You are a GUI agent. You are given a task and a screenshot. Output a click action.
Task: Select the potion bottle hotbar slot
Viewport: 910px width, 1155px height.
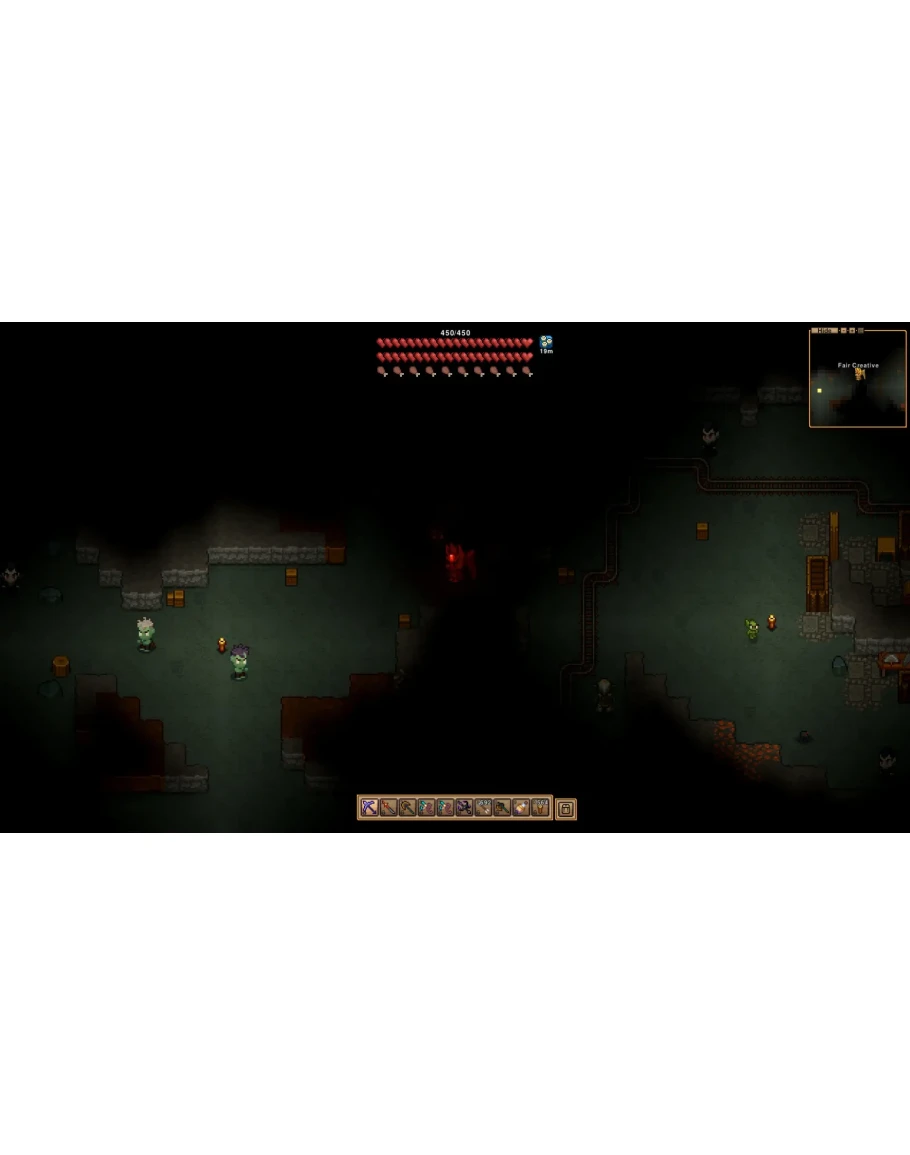[x=520, y=808]
